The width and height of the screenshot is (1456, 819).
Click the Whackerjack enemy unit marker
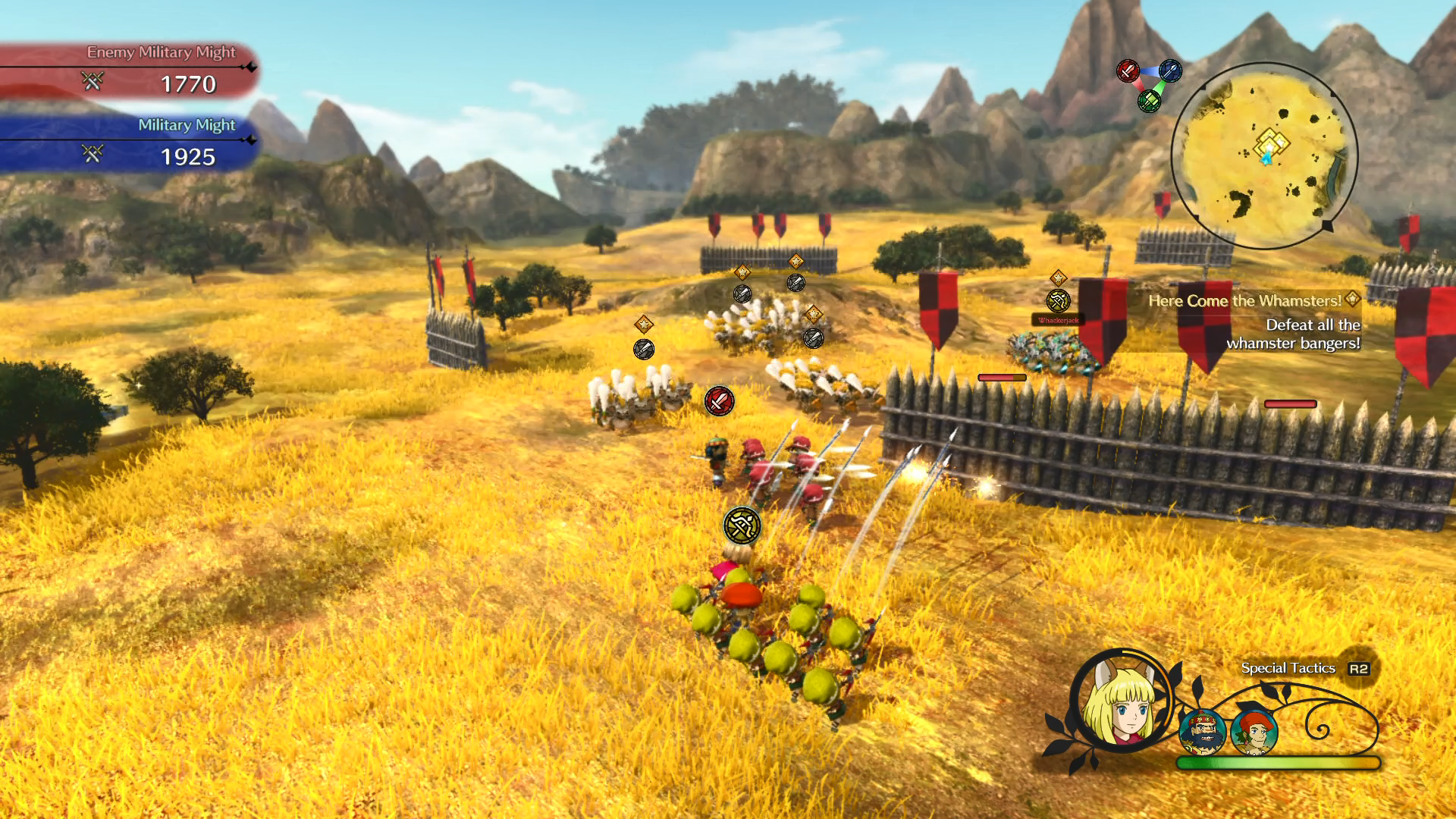coord(1059,302)
